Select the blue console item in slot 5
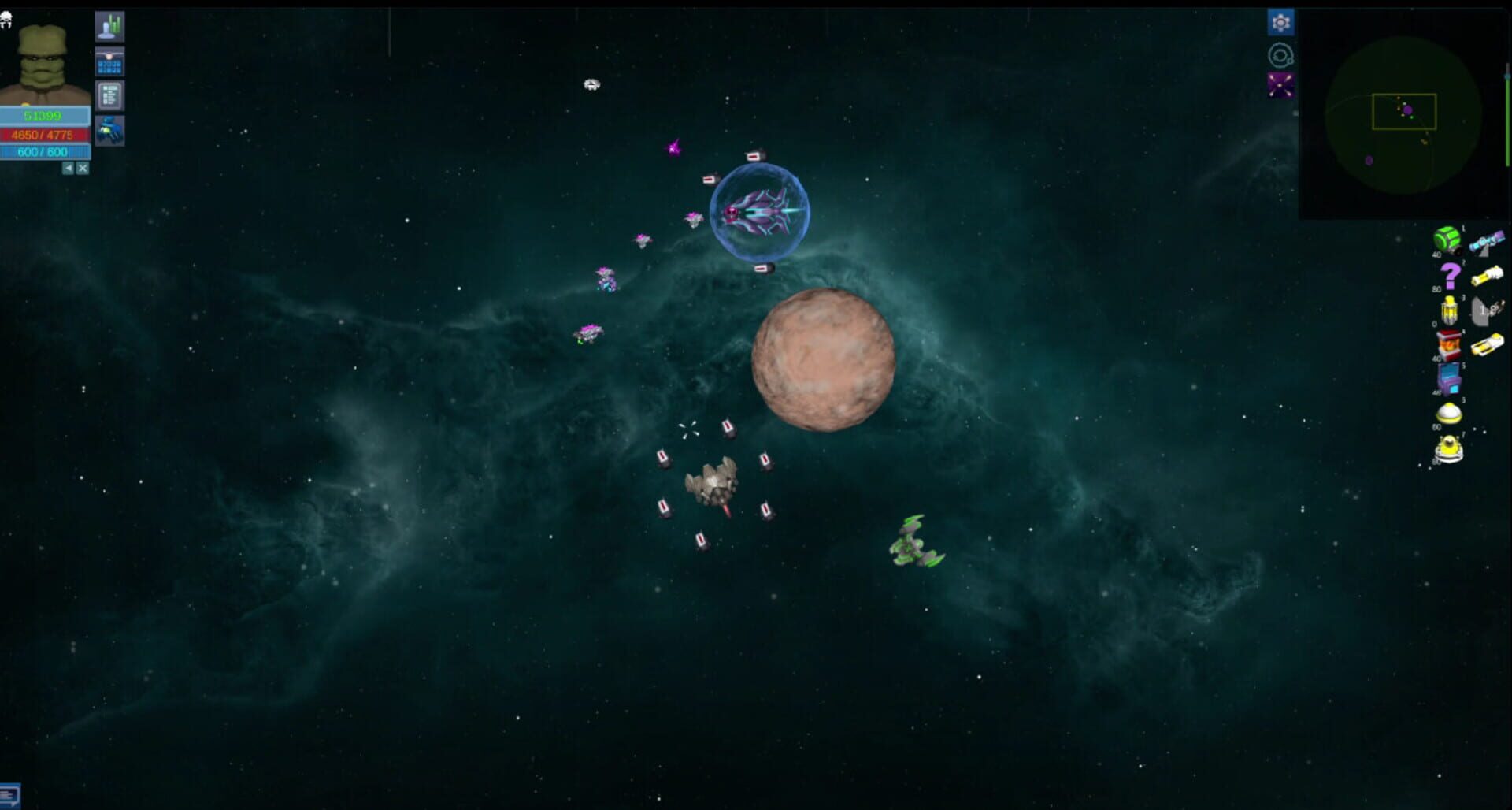This screenshot has width=1512, height=810. tap(1447, 377)
